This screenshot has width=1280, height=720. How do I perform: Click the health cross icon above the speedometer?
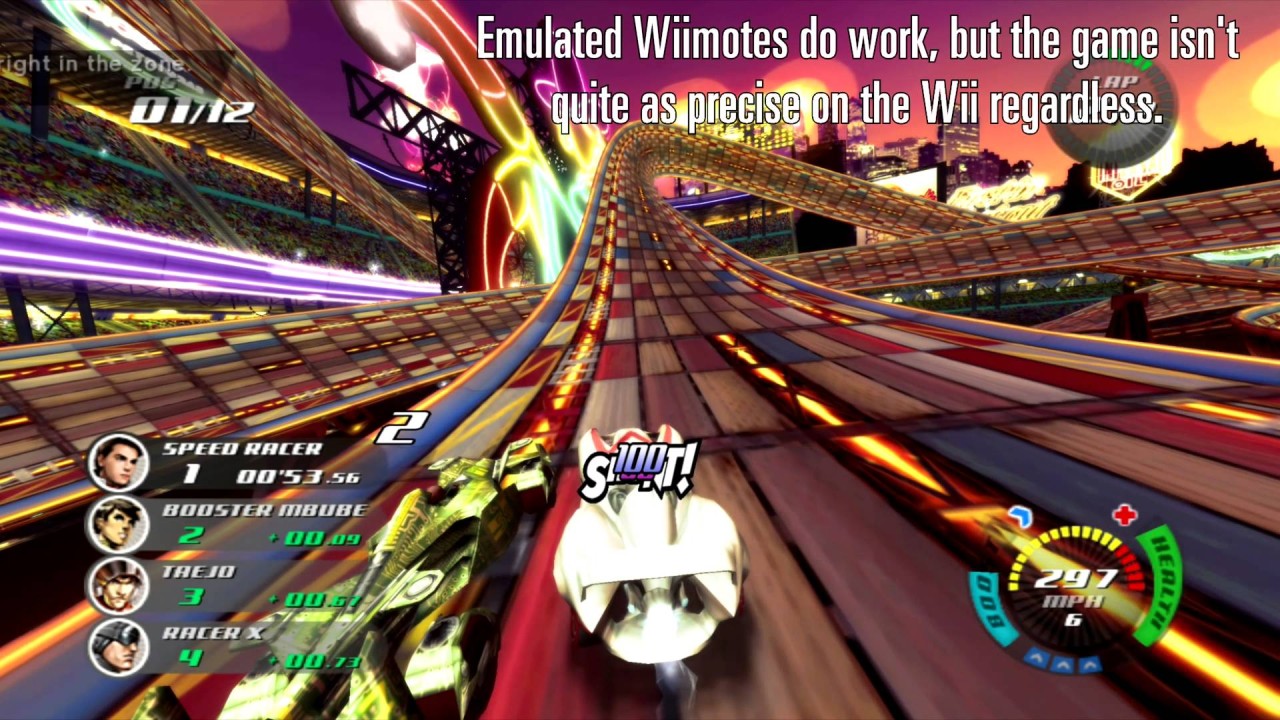pos(1124,516)
